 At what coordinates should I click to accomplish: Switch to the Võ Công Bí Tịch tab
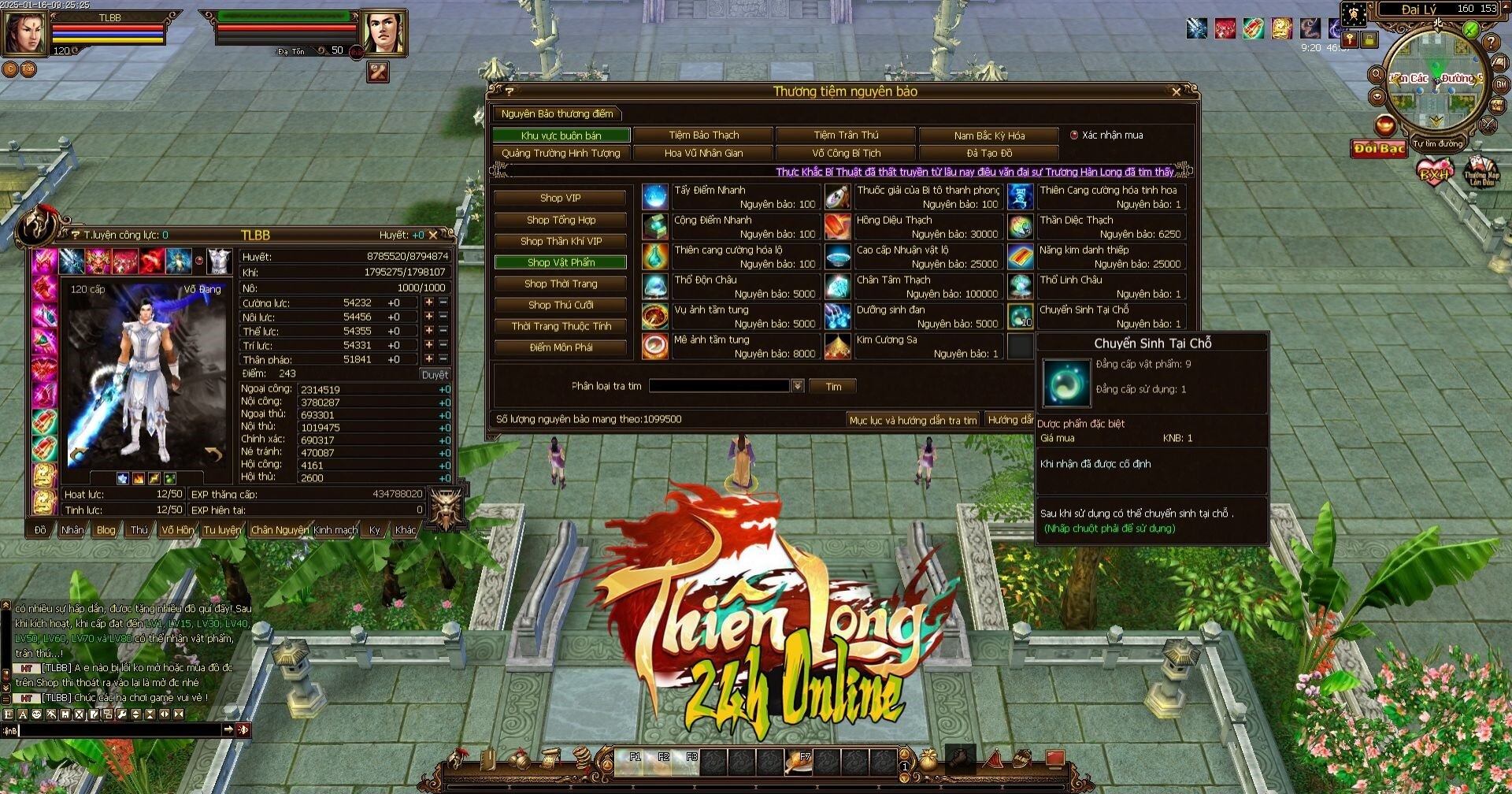(846, 154)
